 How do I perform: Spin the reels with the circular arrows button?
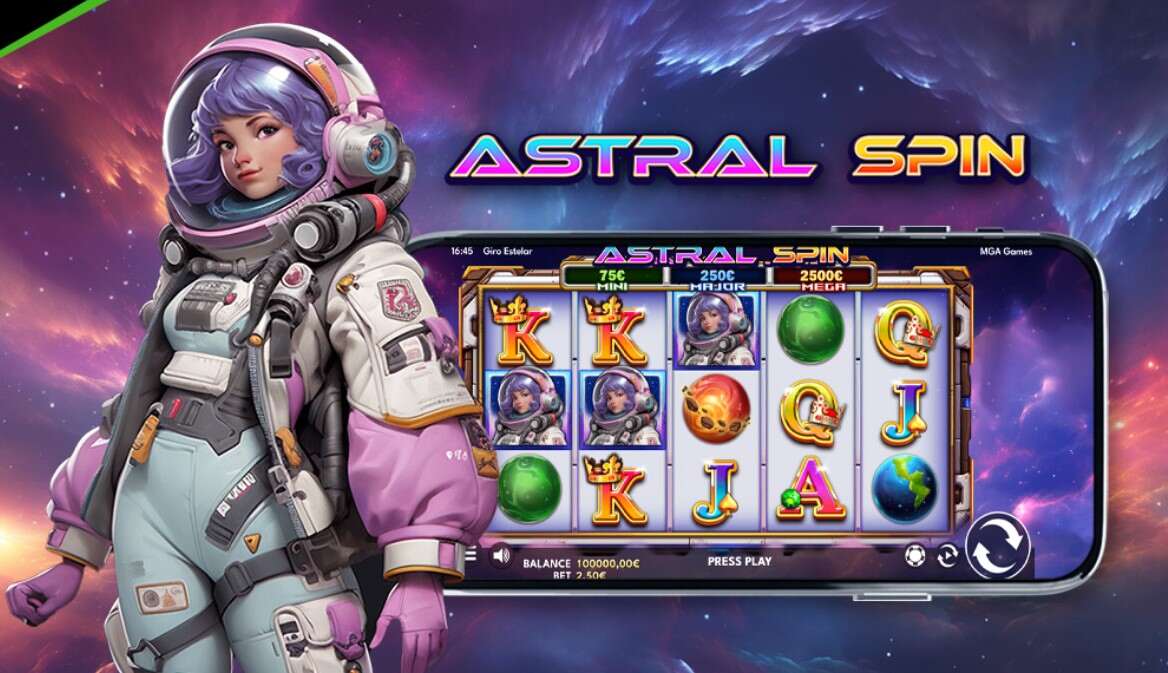click(997, 545)
